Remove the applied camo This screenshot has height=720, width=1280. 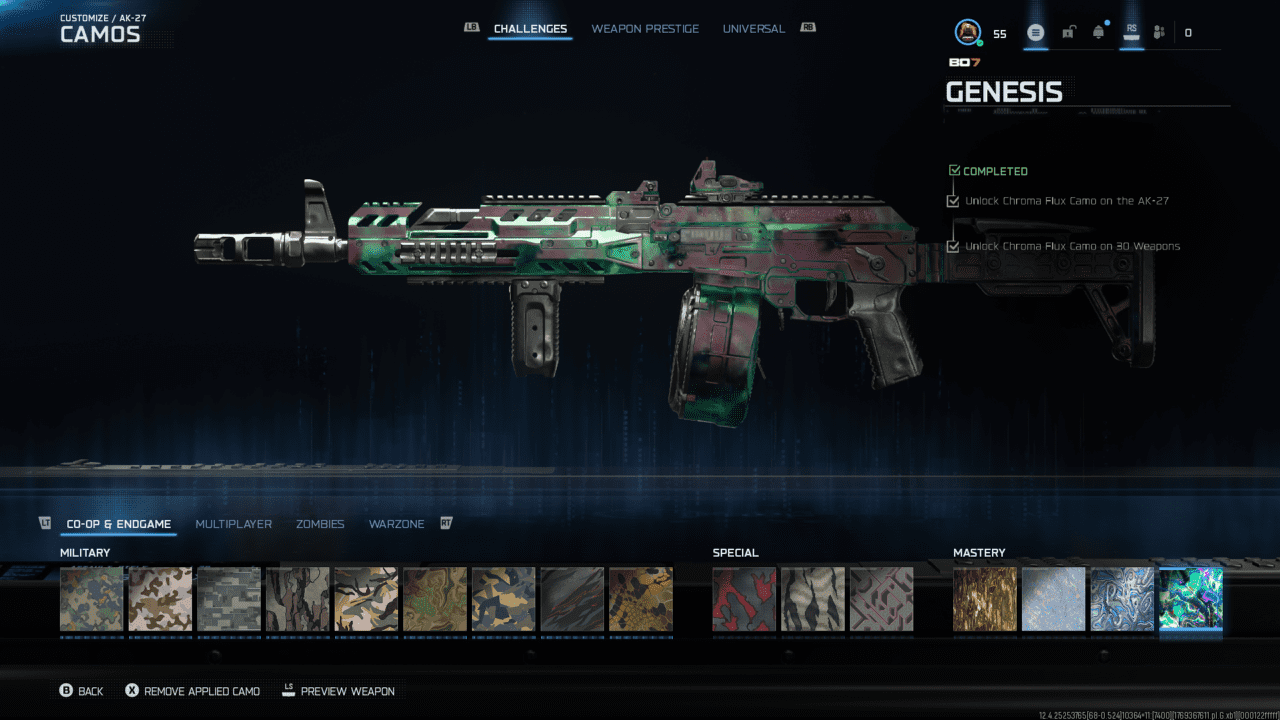pyautogui.click(x=192, y=691)
